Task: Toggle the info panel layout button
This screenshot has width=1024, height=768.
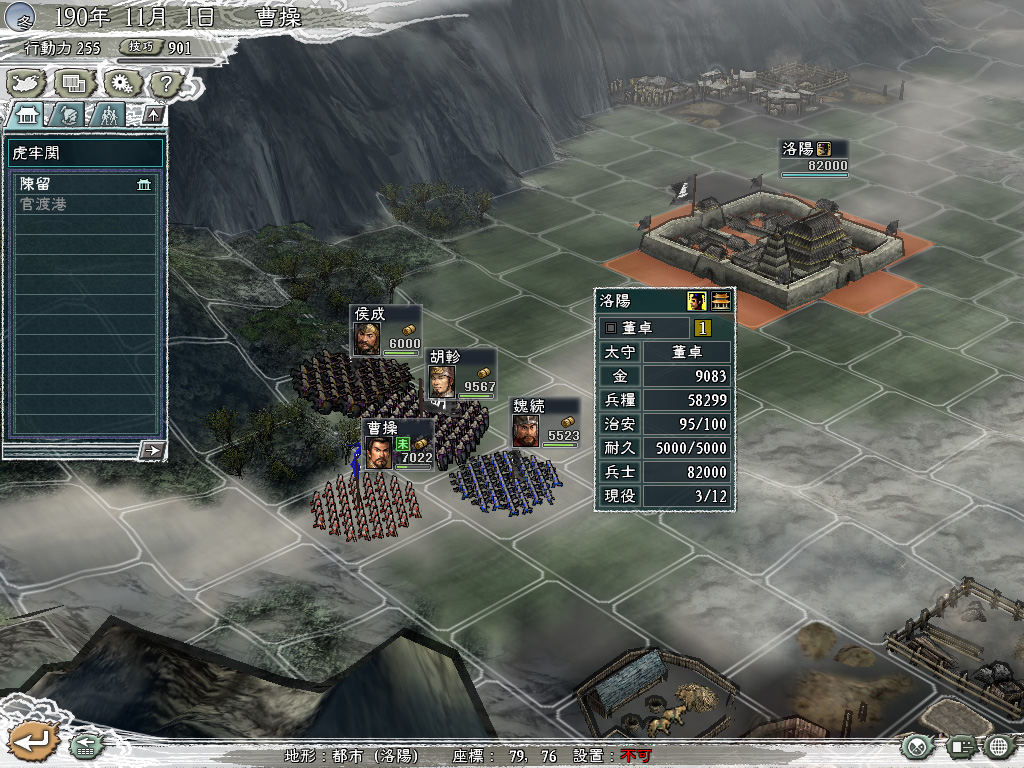Action: coord(959,746)
